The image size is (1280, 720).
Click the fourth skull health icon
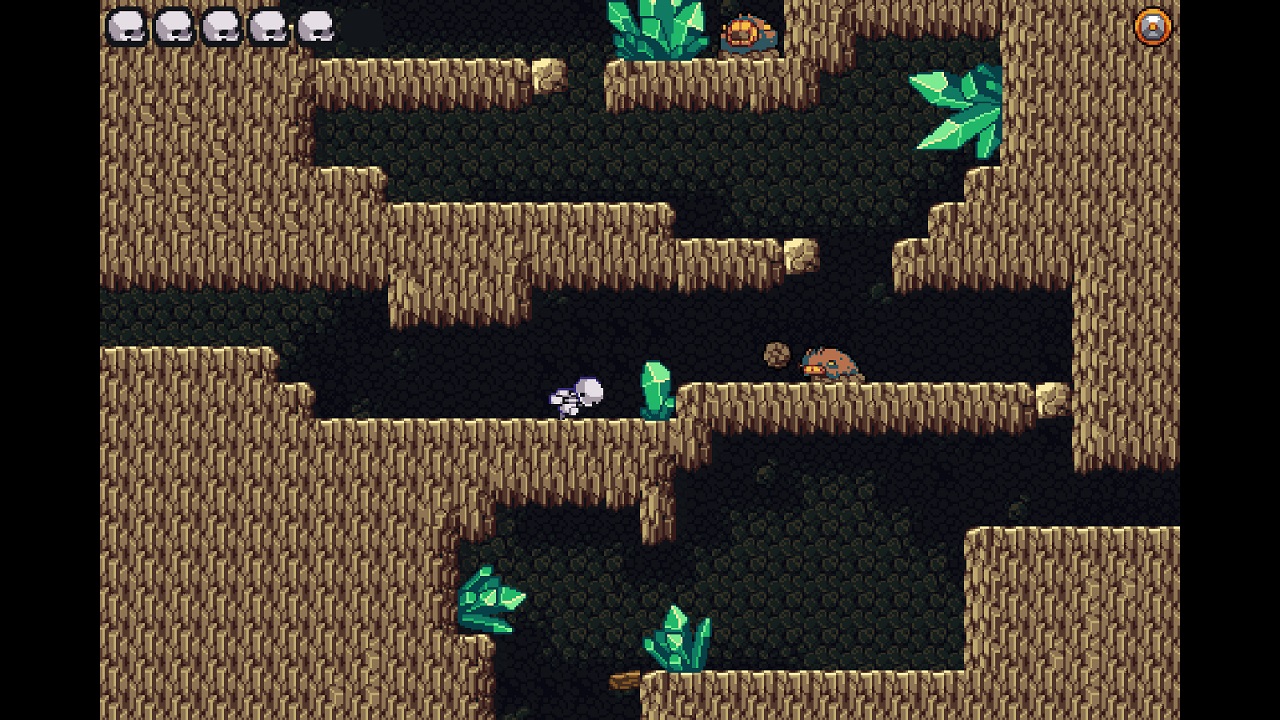[268, 25]
